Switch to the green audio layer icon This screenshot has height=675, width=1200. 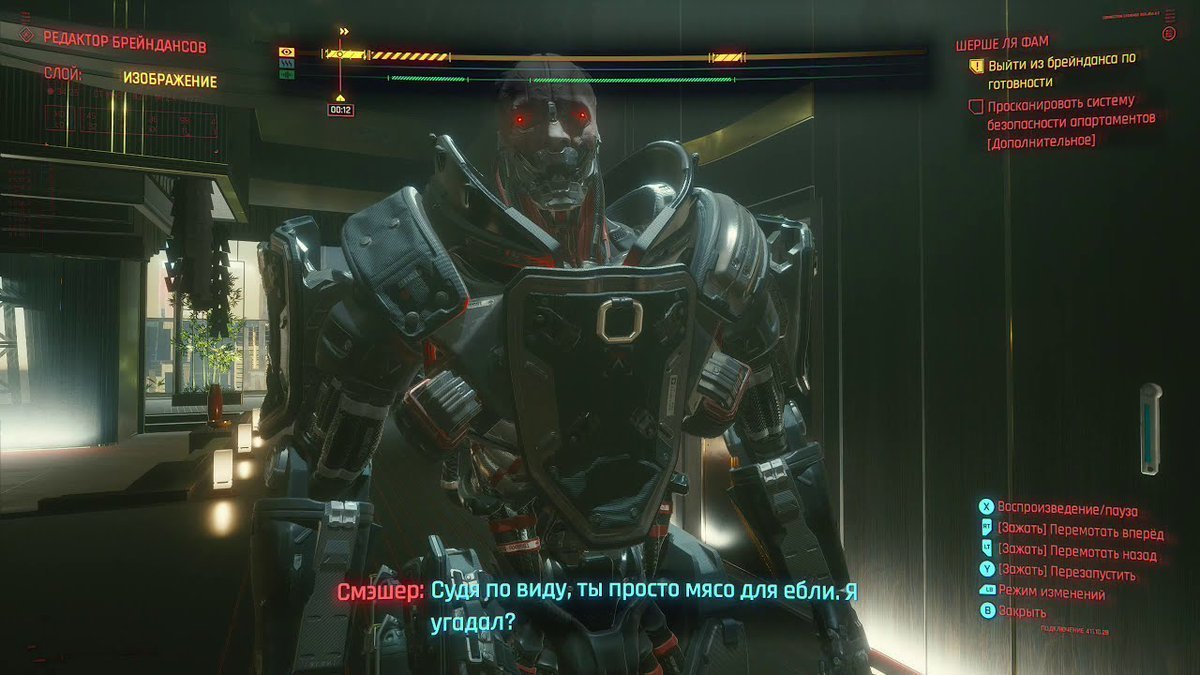(287, 74)
